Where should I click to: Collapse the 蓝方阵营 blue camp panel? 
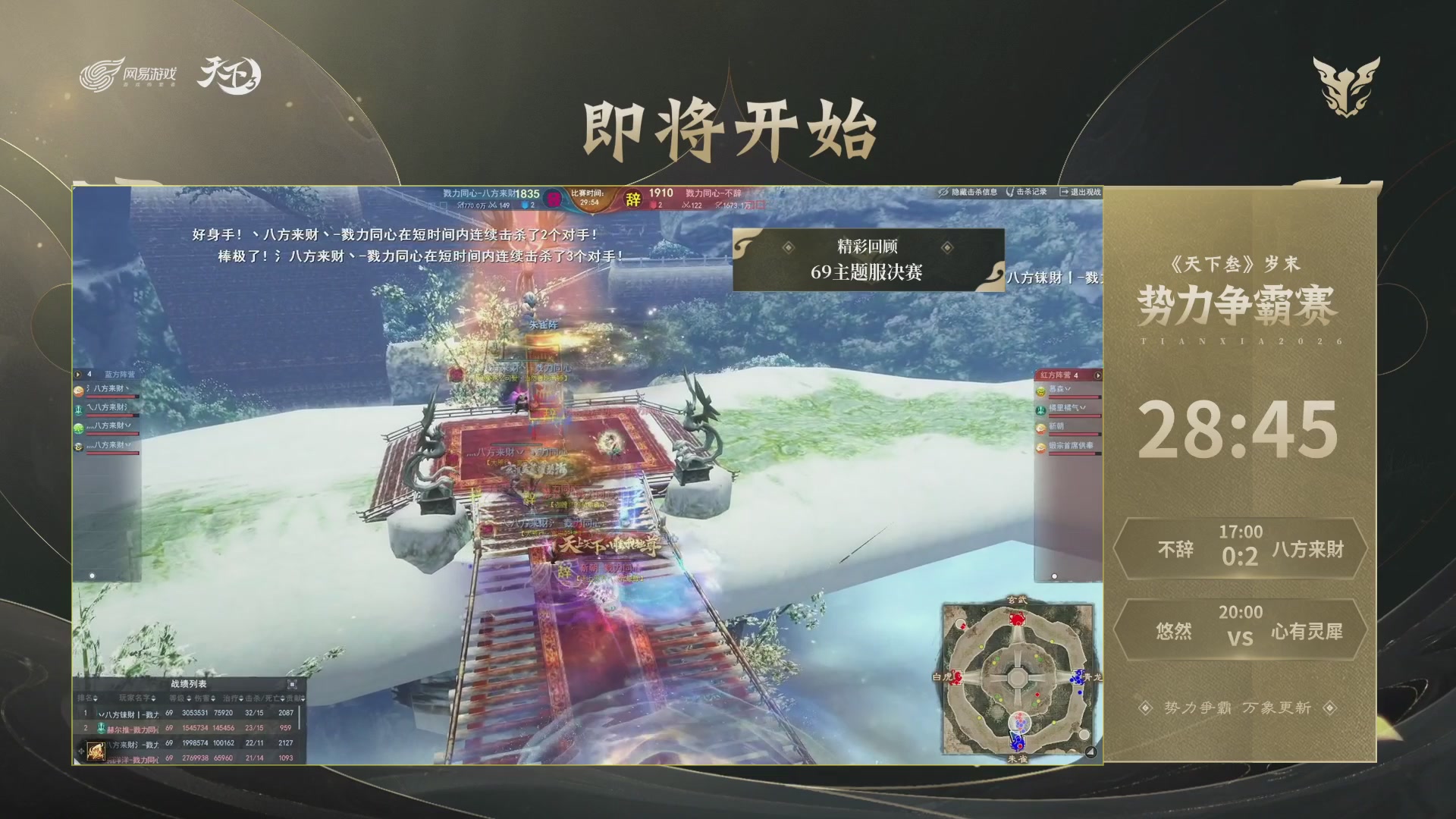pos(79,373)
